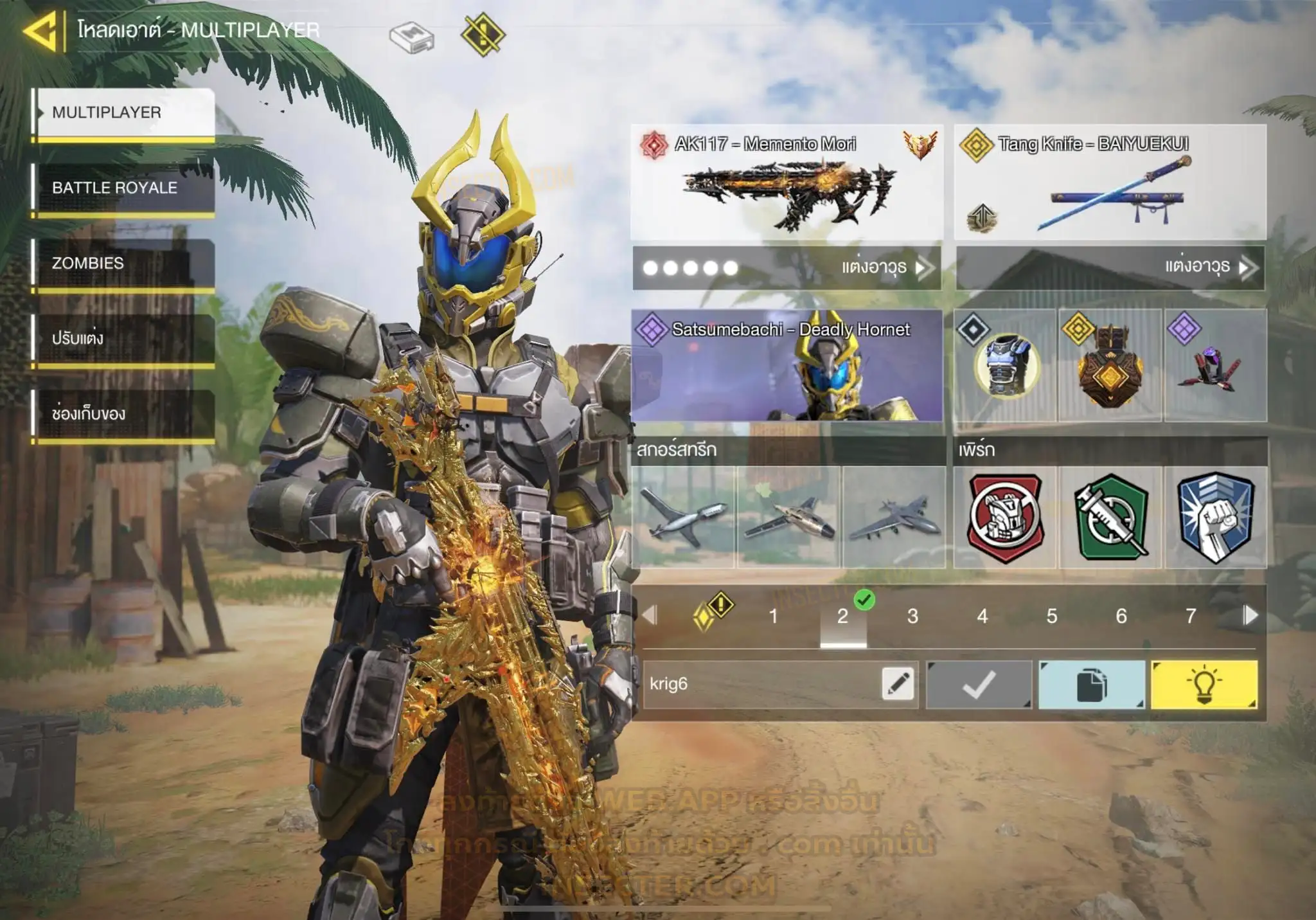This screenshot has width=1316, height=920.
Task: Switch to loadout slot 3
Action: (x=912, y=616)
